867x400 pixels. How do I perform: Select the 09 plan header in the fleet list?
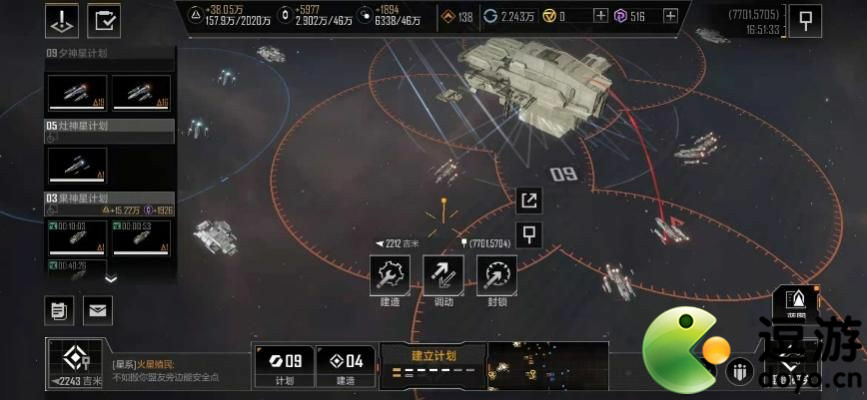click(x=110, y=53)
